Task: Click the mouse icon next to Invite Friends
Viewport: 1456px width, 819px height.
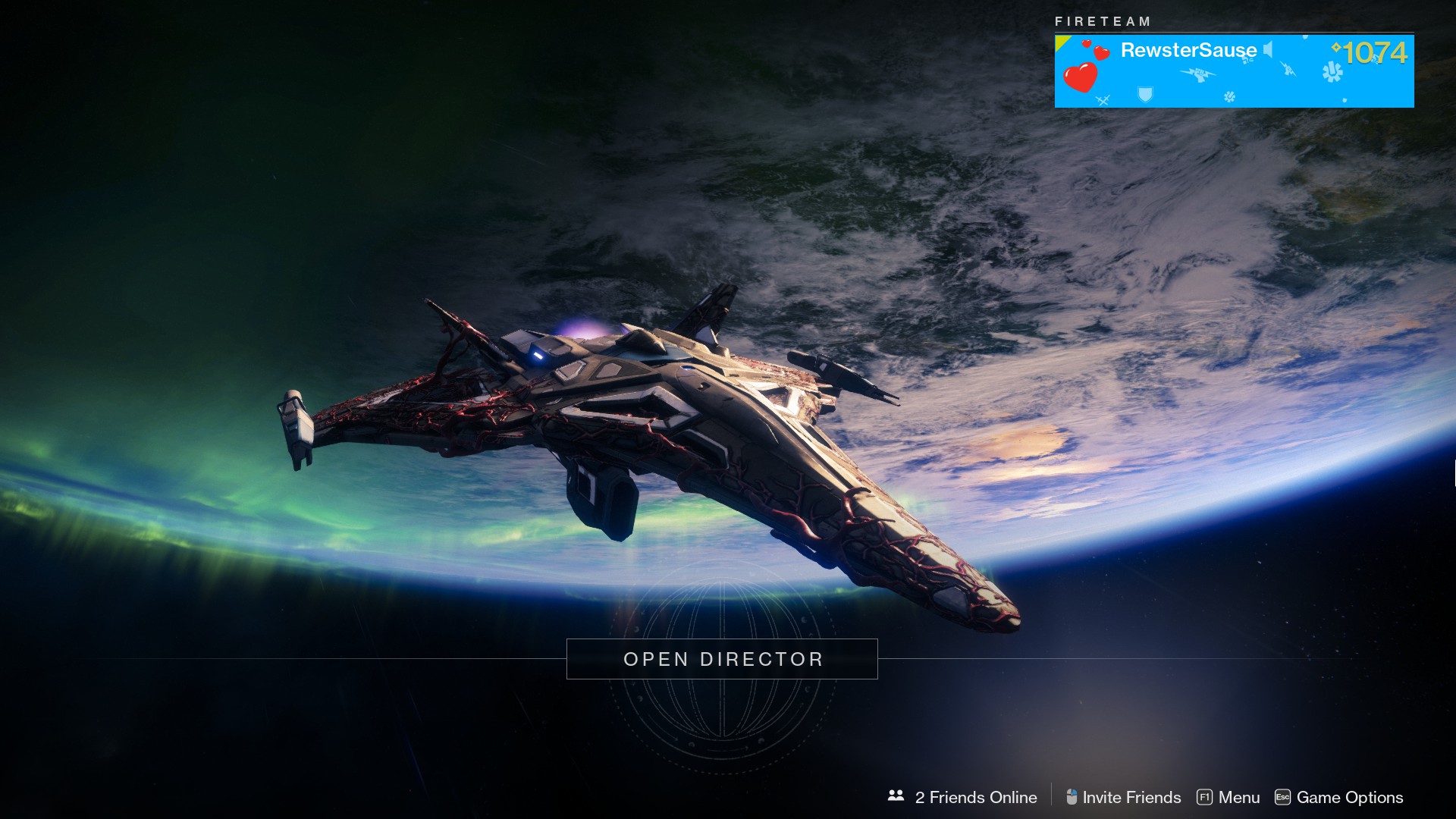Action: coord(1072,795)
